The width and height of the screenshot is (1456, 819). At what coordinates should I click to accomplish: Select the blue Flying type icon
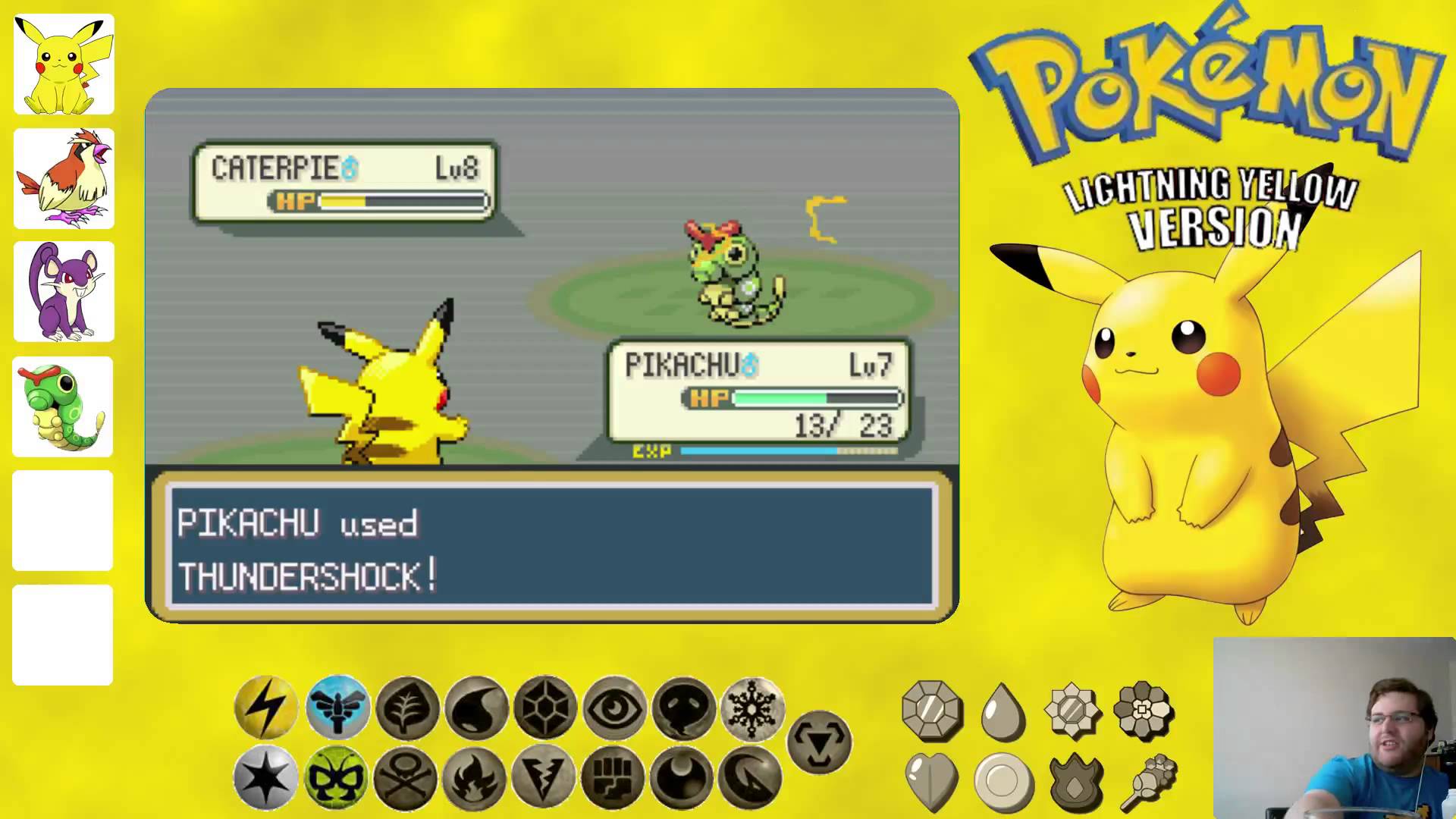point(337,708)
